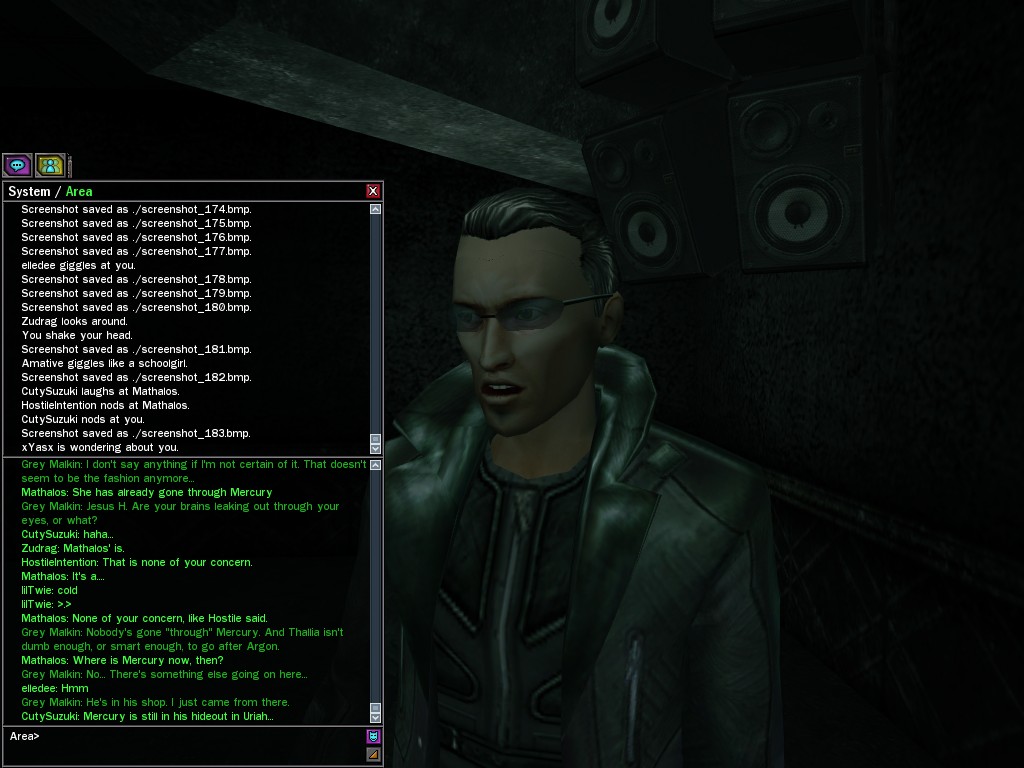Click the Area chat scroll-up arrow
Viewport: 1024px width, 768px height.
coord(376,465)
